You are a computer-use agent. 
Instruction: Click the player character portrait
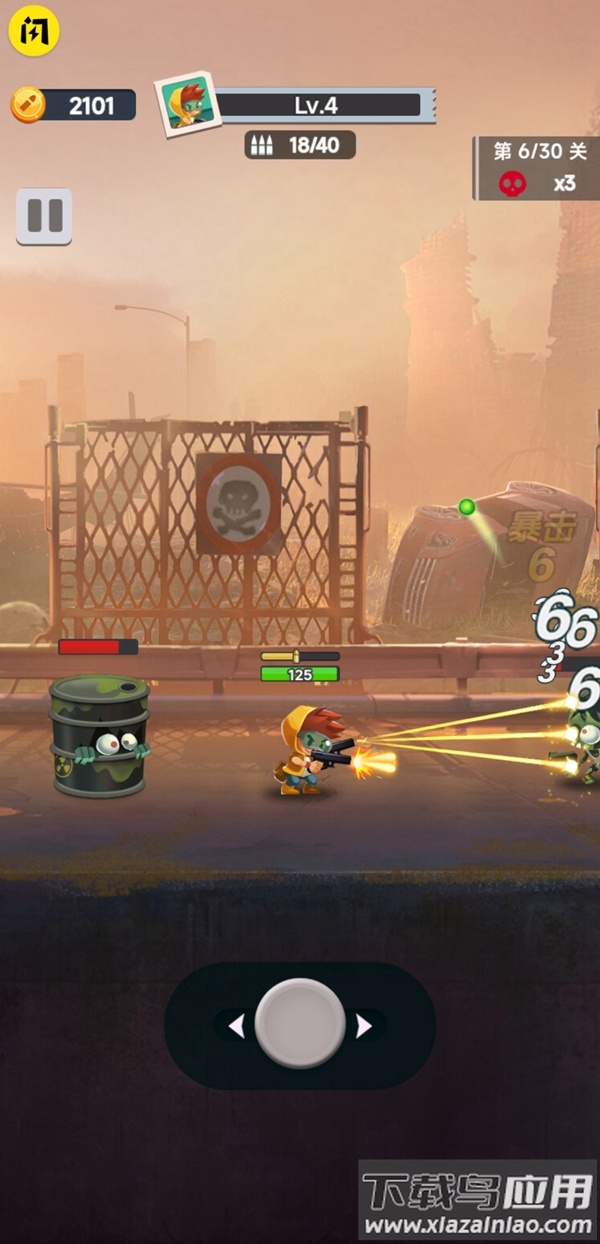tap(187, 104)
